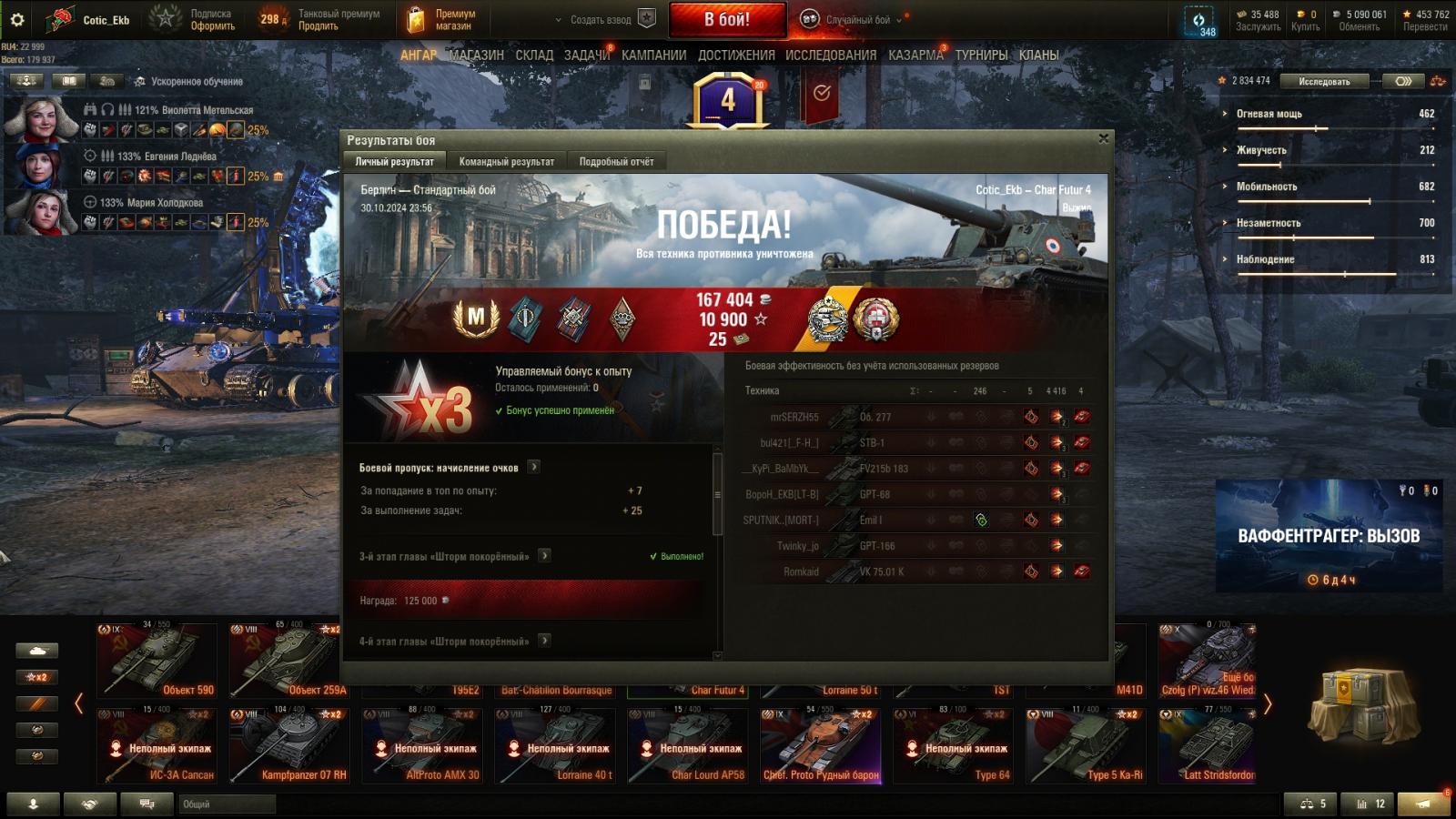Open the «ВАФФЕНТРАГЕР: ВЫЗОВ» event banner

point(1329,536)
